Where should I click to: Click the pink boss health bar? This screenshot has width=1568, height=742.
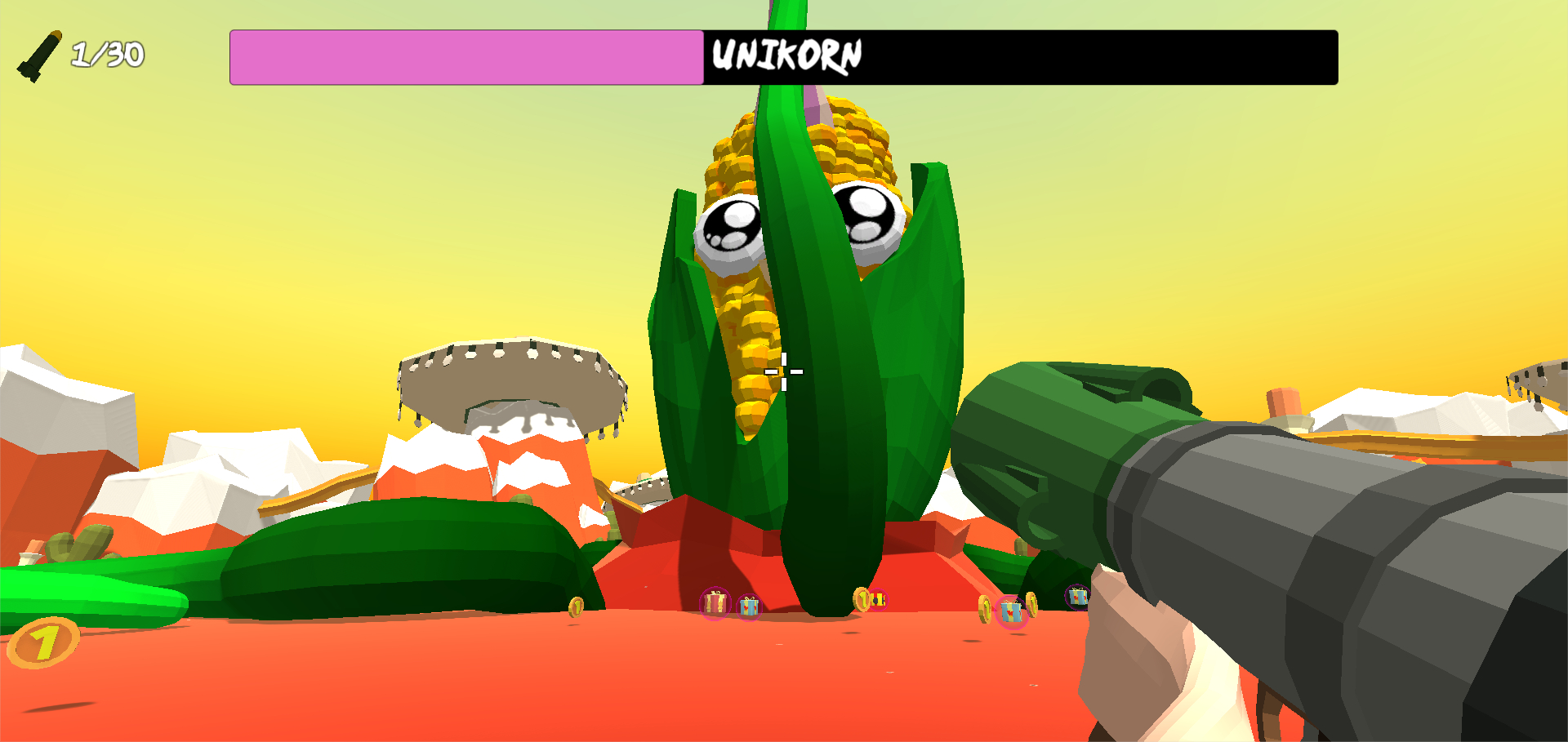[465, 55]
